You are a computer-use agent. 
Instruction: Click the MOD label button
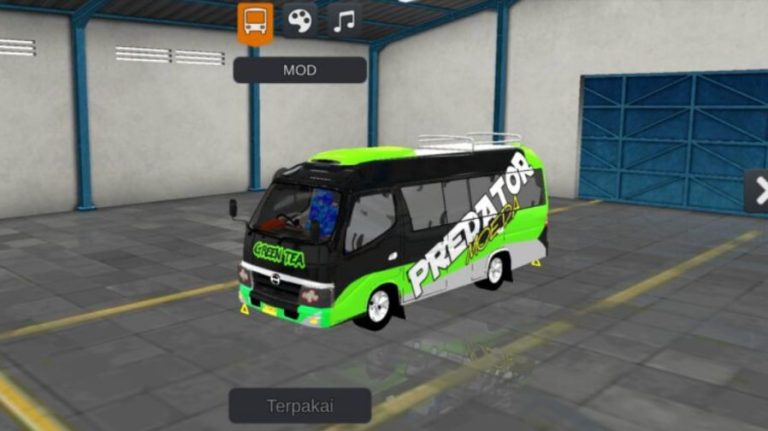click(x=299, y=70)
